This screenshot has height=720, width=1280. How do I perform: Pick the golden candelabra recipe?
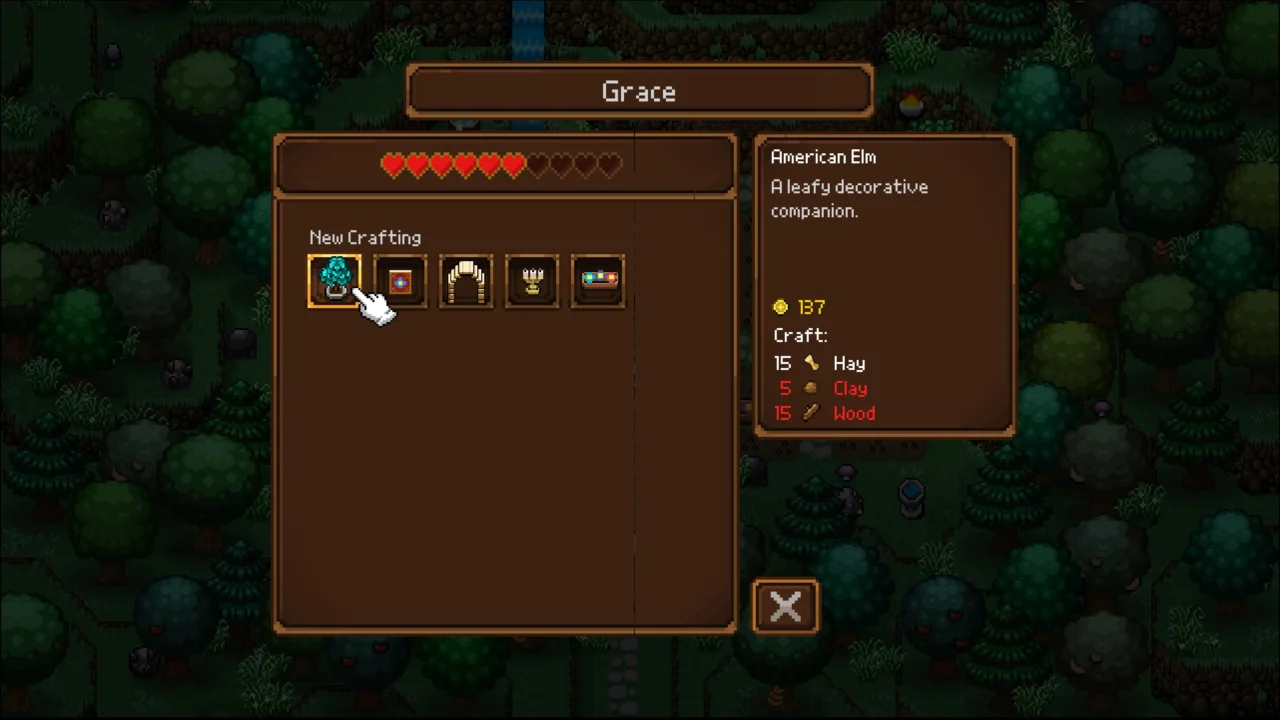click(532, 281)
